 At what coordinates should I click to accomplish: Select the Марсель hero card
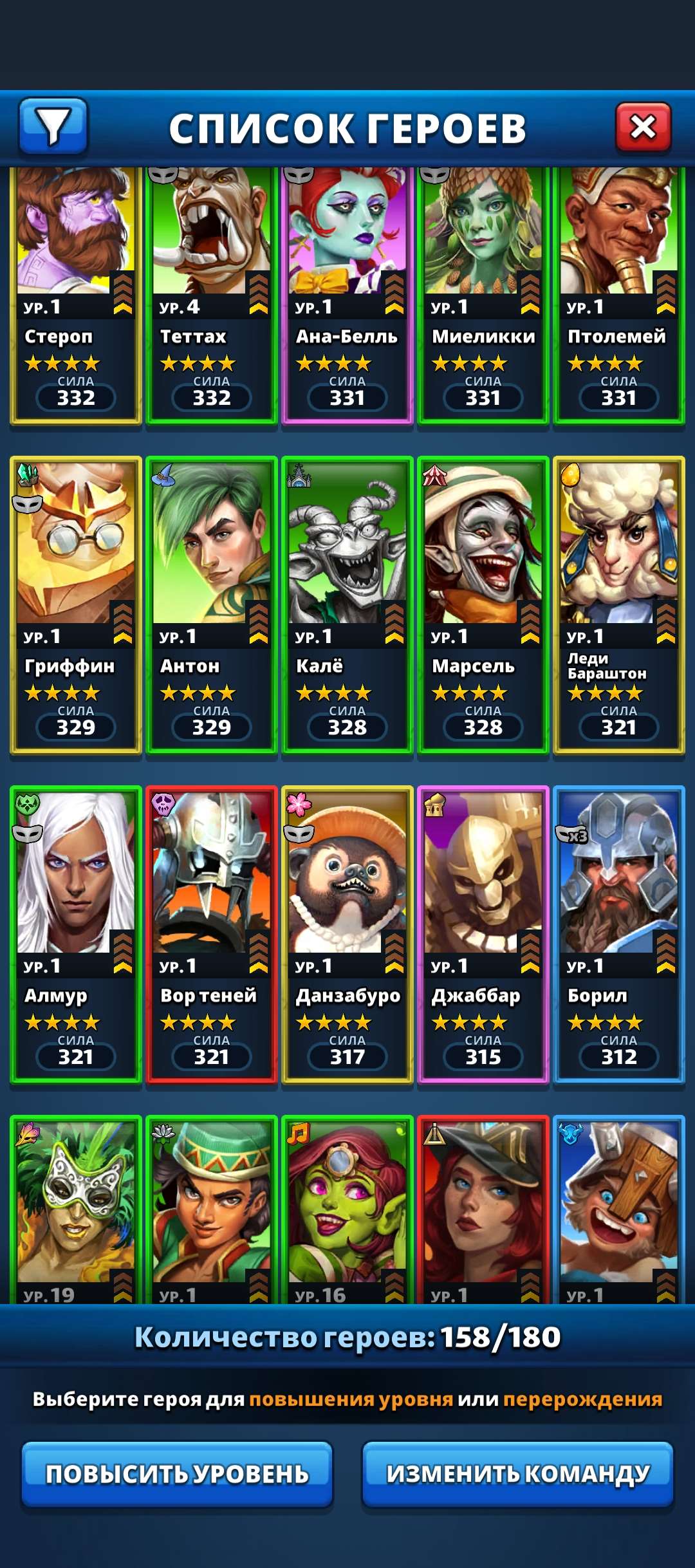pyautogui.click(x=483, y=605)
